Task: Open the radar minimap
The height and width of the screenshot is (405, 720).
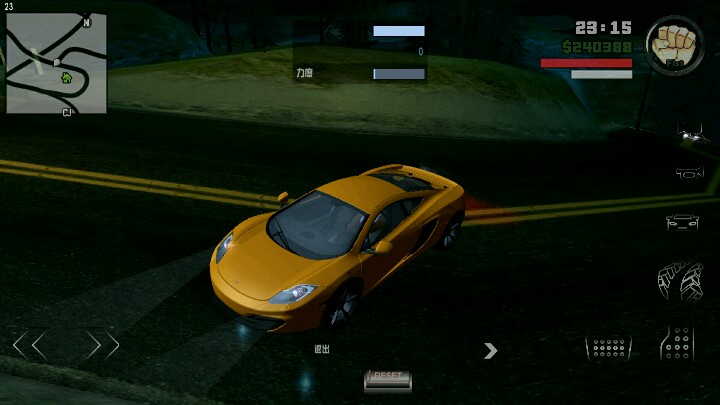Action: coord(56,63)
